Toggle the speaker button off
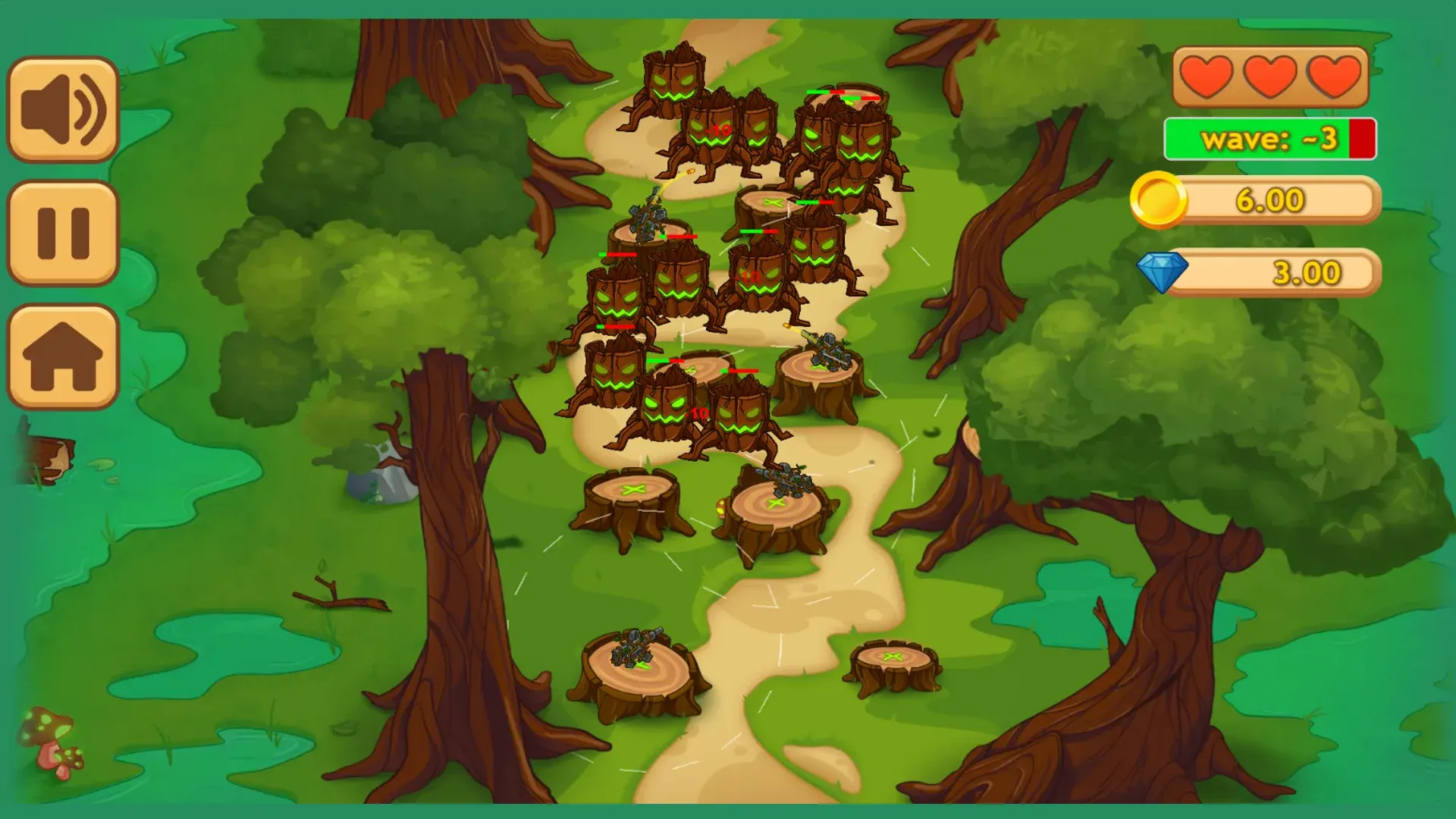 coord(63,108)
